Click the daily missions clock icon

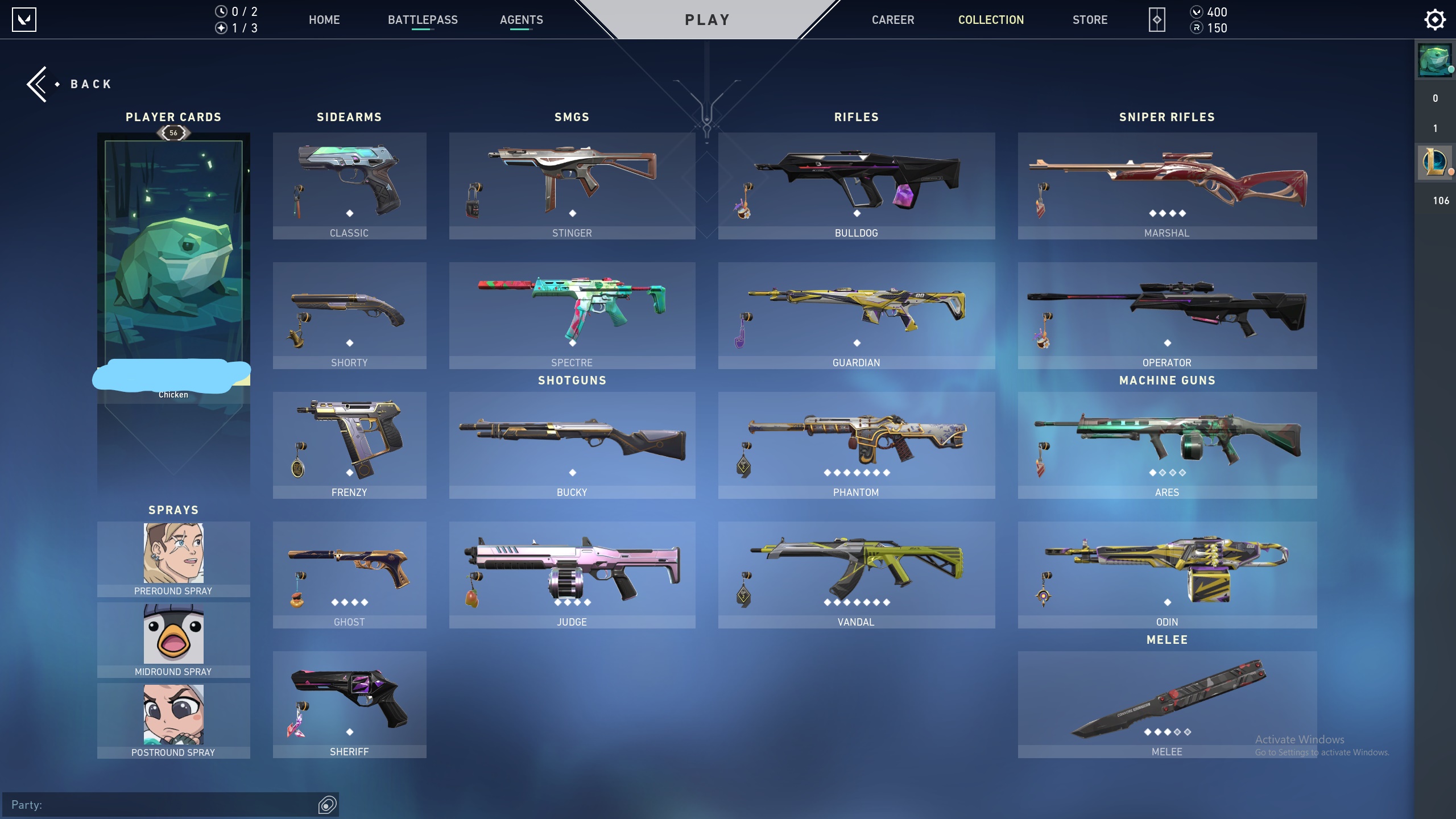pos(222,11)
